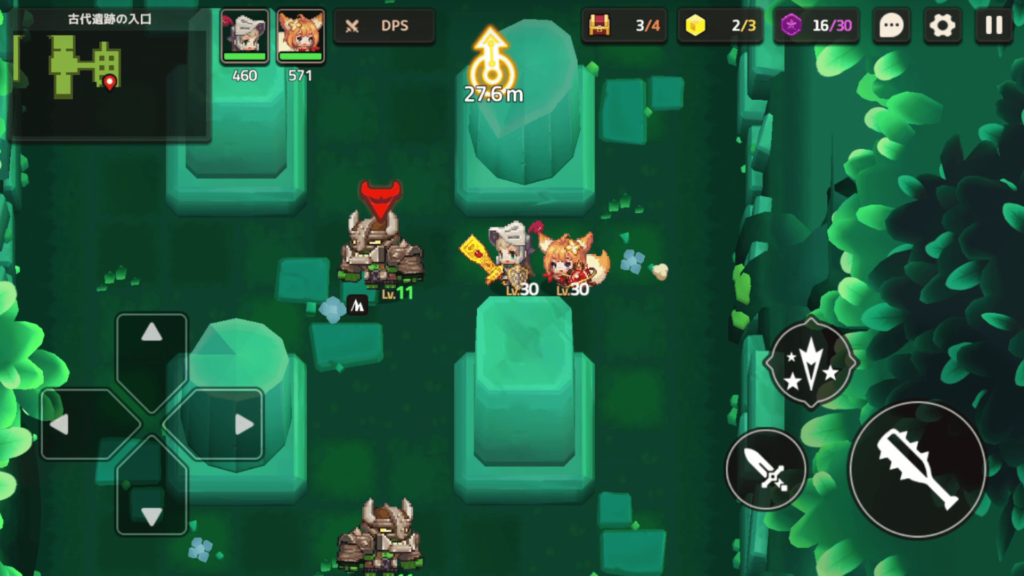Viewport: 1024px width, 576px height.
Task: Open the gear settings menu
Action: coord(942,26)
